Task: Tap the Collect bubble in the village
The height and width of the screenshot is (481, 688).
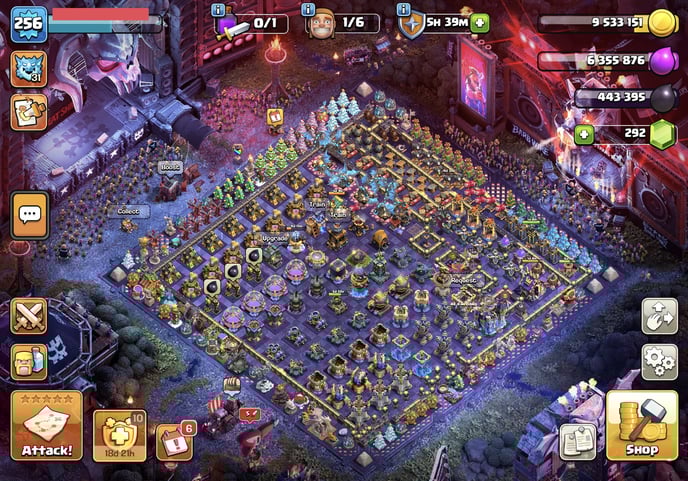Action: point(129,212)
